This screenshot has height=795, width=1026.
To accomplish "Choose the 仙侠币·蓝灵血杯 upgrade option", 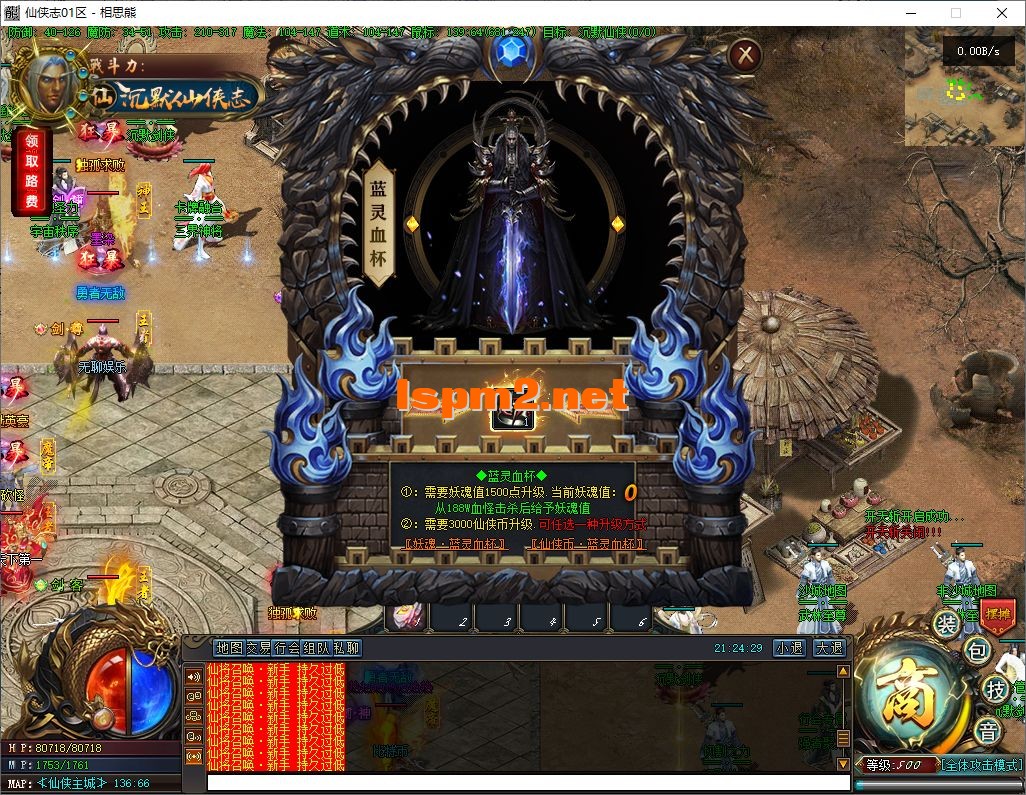I will click(x=589, y=544).
